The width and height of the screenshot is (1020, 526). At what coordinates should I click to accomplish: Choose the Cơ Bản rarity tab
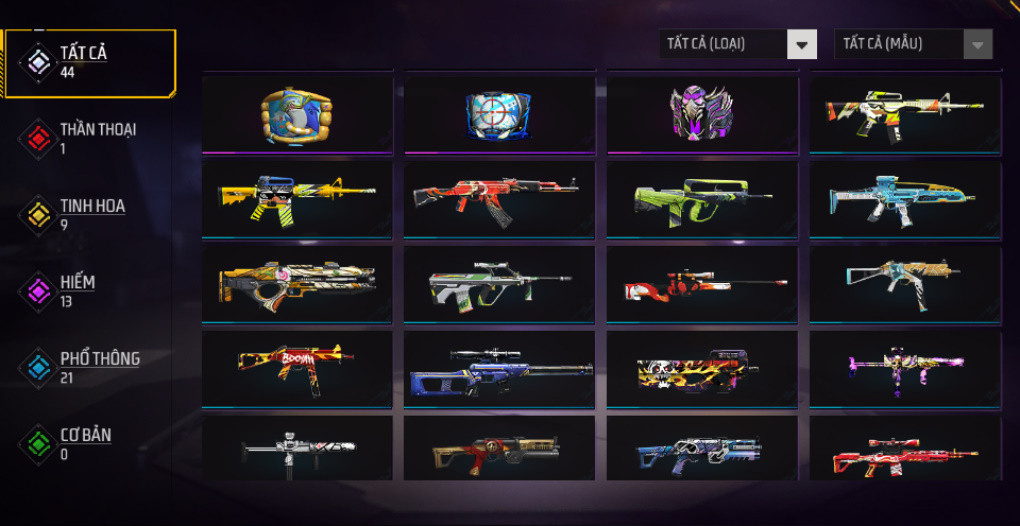tap(84, 443)
